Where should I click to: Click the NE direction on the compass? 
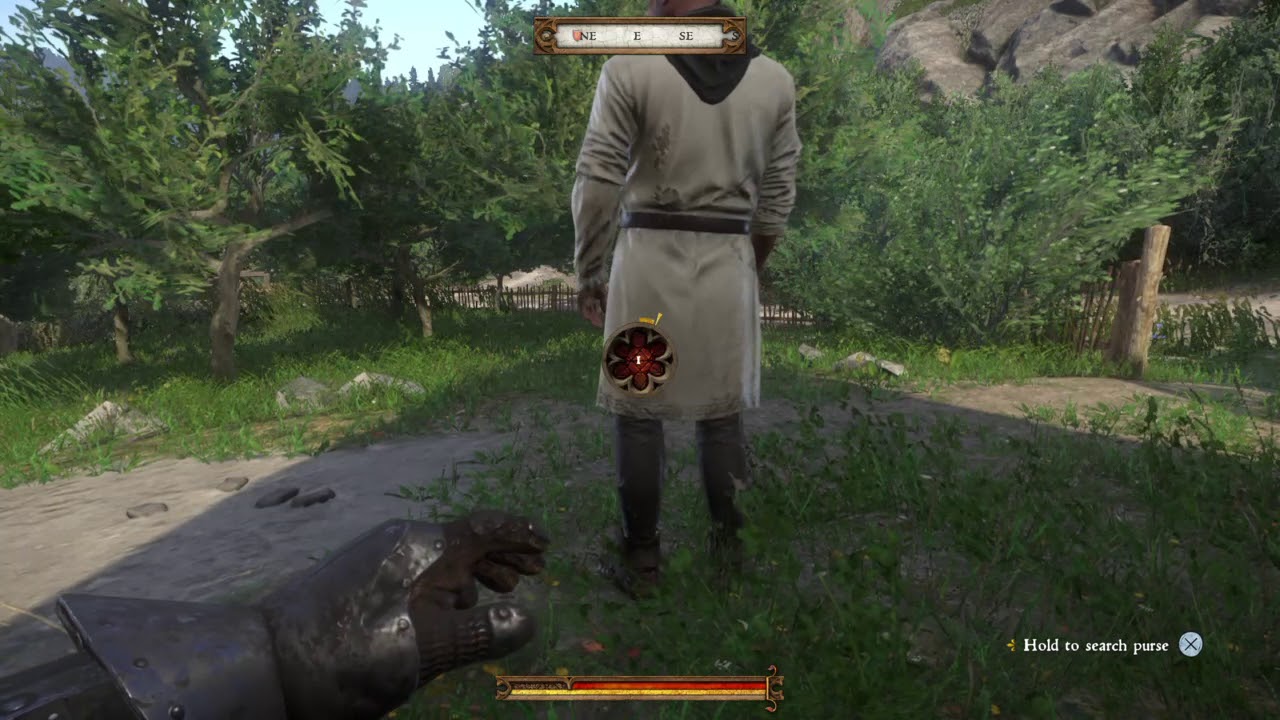click(588, 36)
